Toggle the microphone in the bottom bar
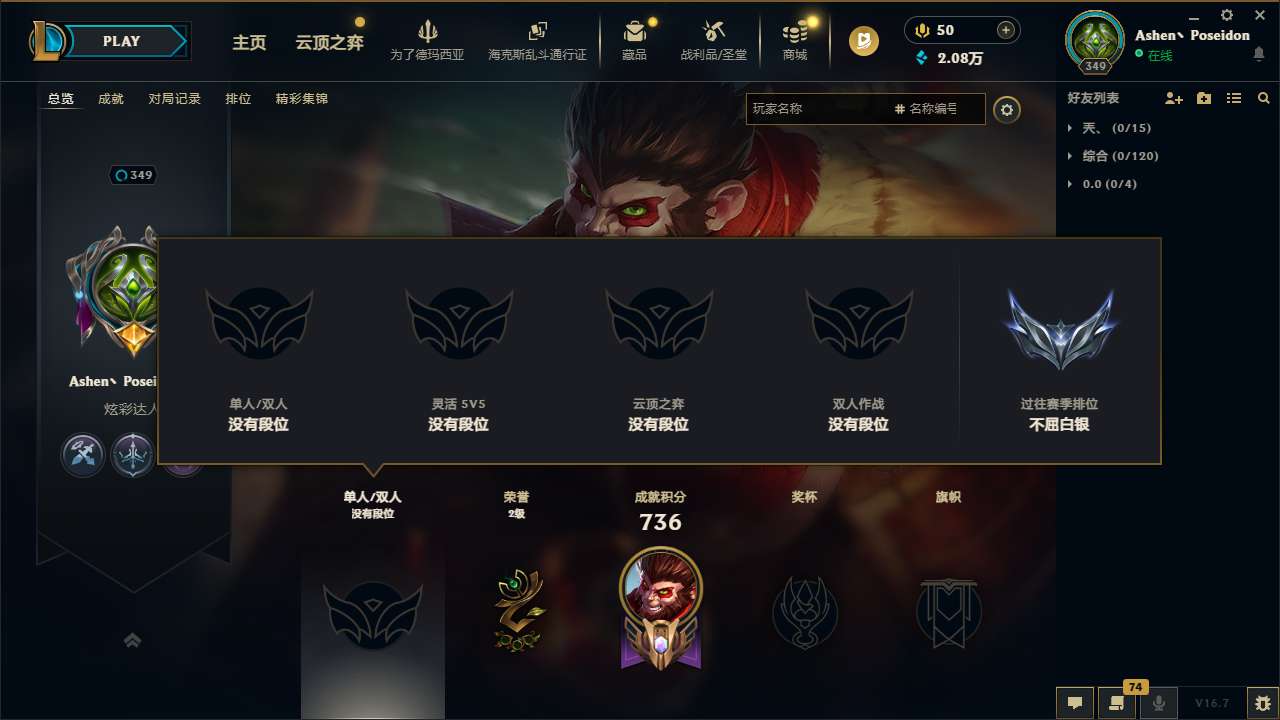1280x720 pixels. tap(1158, 703)
